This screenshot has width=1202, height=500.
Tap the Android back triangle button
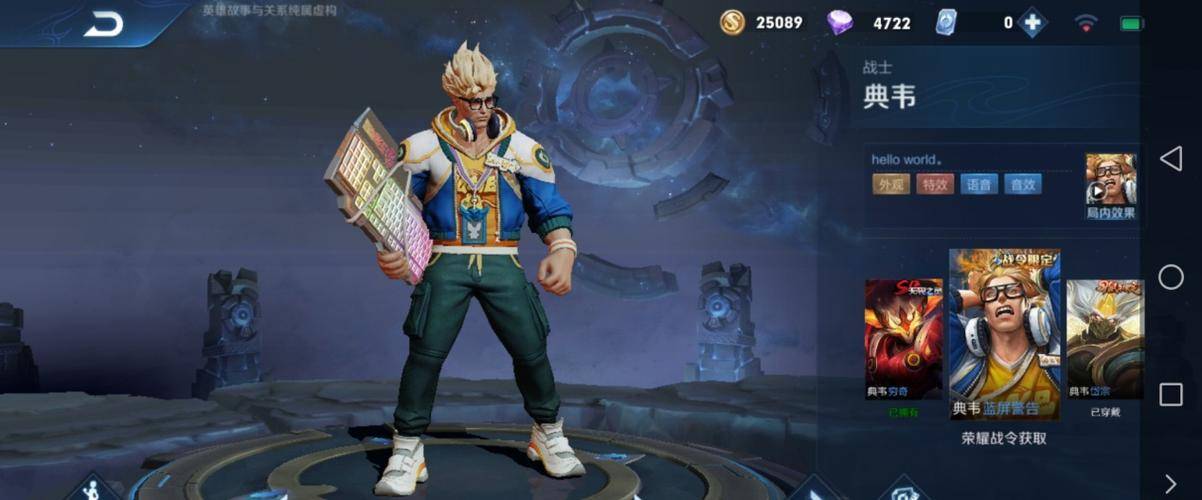coord(1170,158)
